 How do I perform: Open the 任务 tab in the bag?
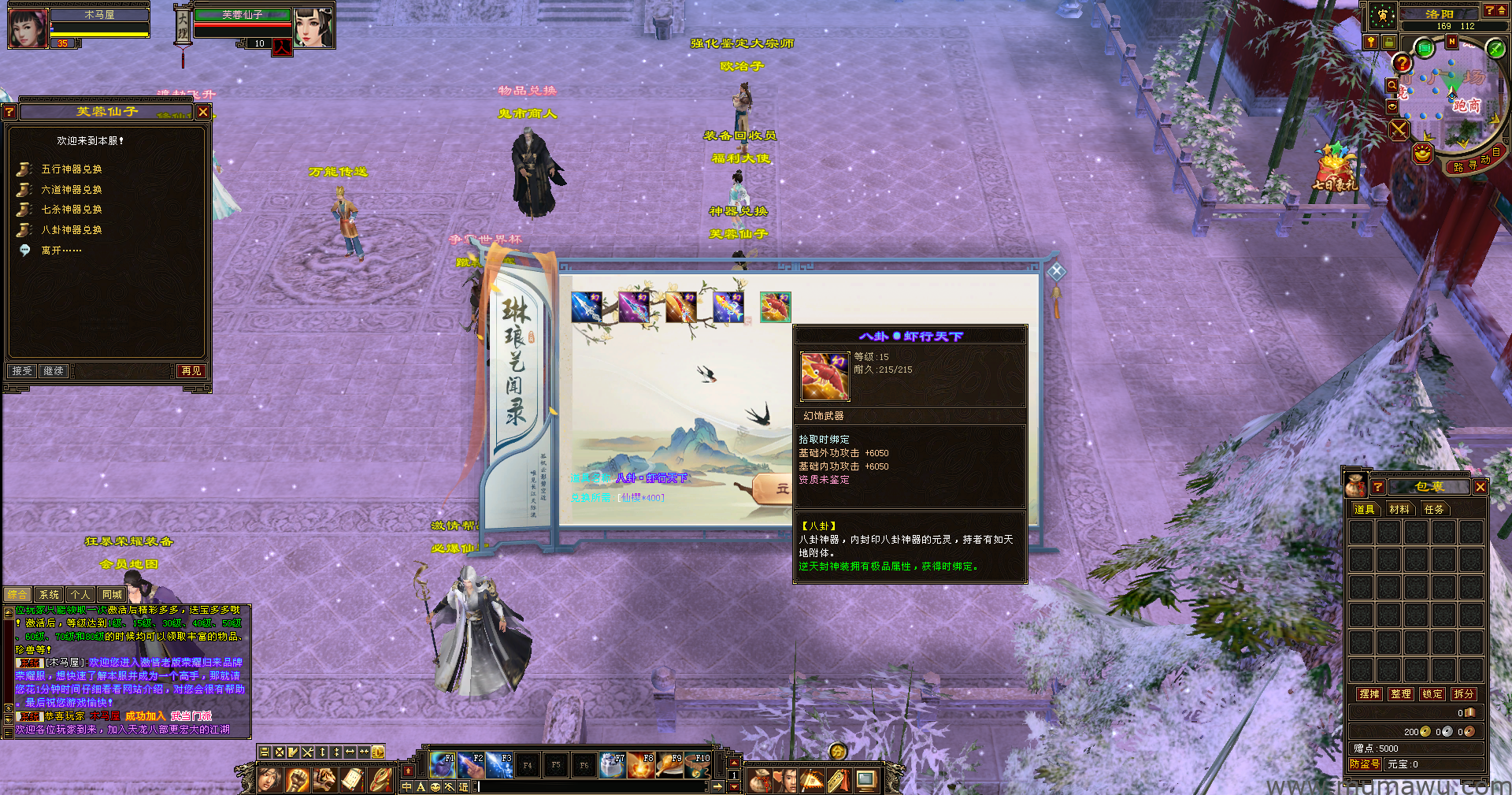coord(1434,510)
